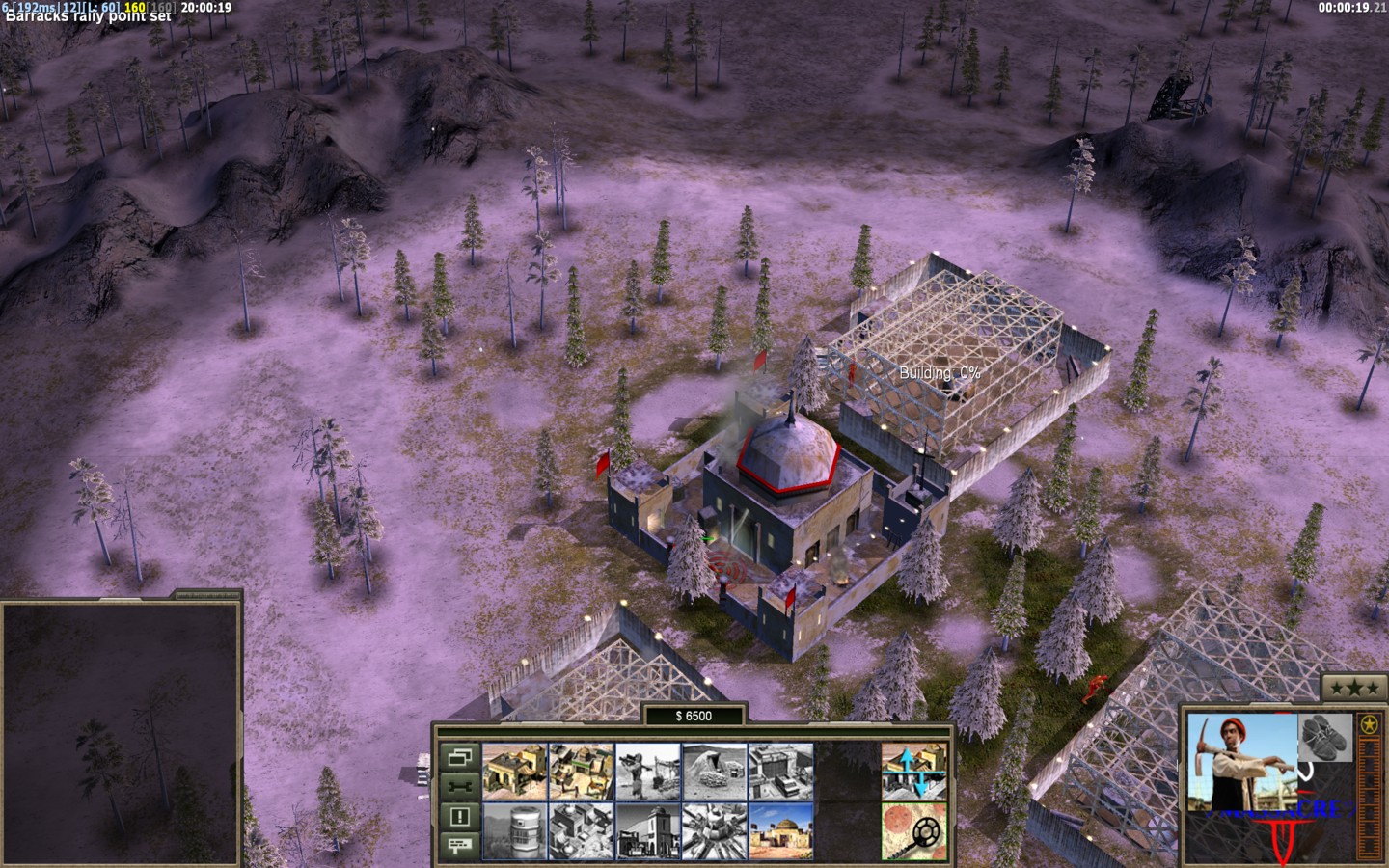Click the worker shoes upgrade icon
This screenshot has width=1389, height=868.
coord(1323,738)
